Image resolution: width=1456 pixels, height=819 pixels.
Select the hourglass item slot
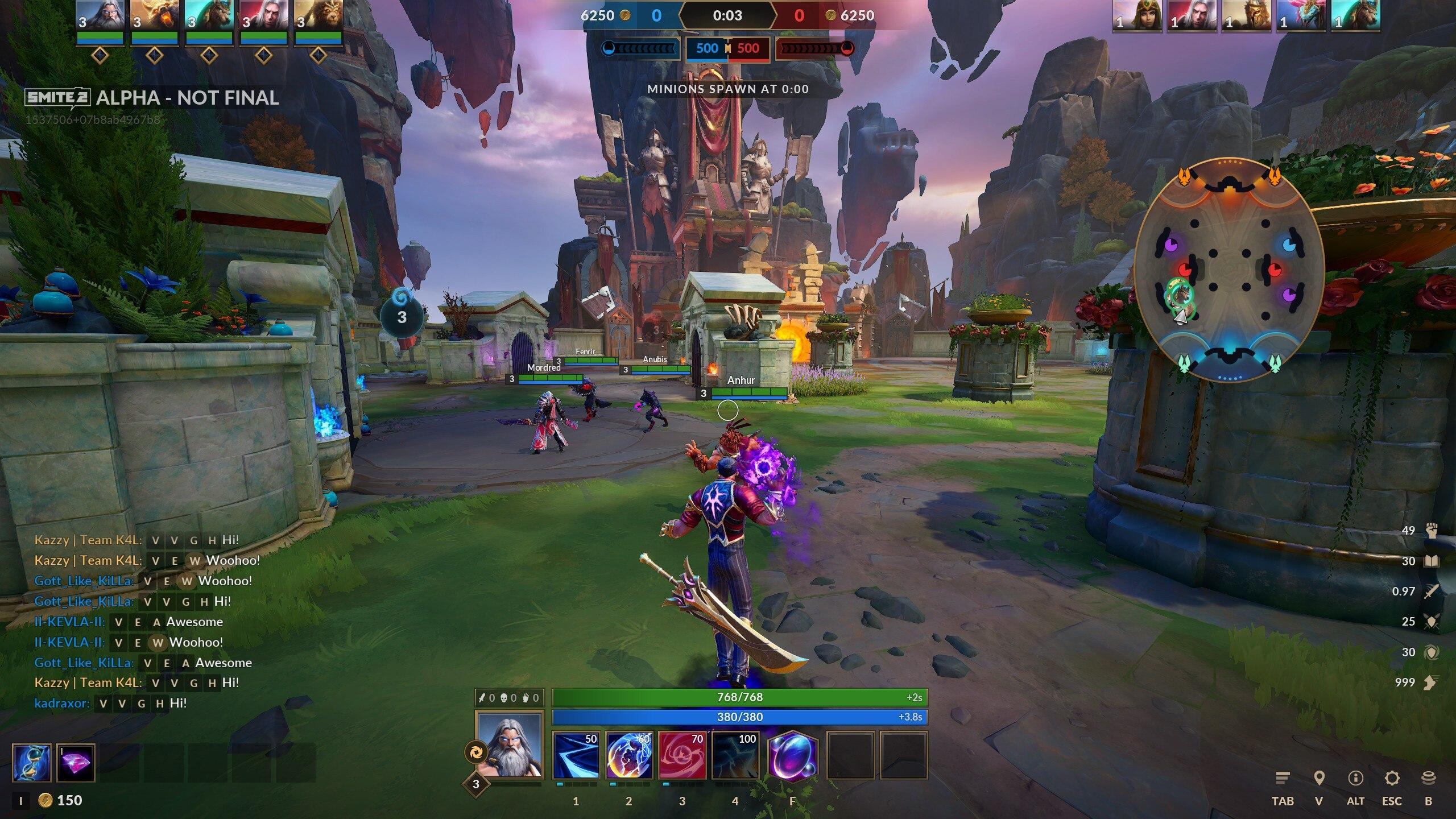[x=31, y=763]
